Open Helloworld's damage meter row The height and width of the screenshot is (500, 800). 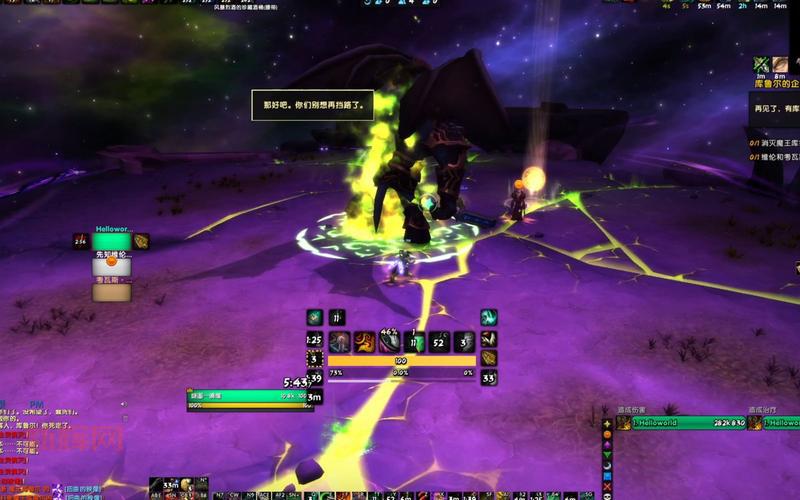pos(680,424)
